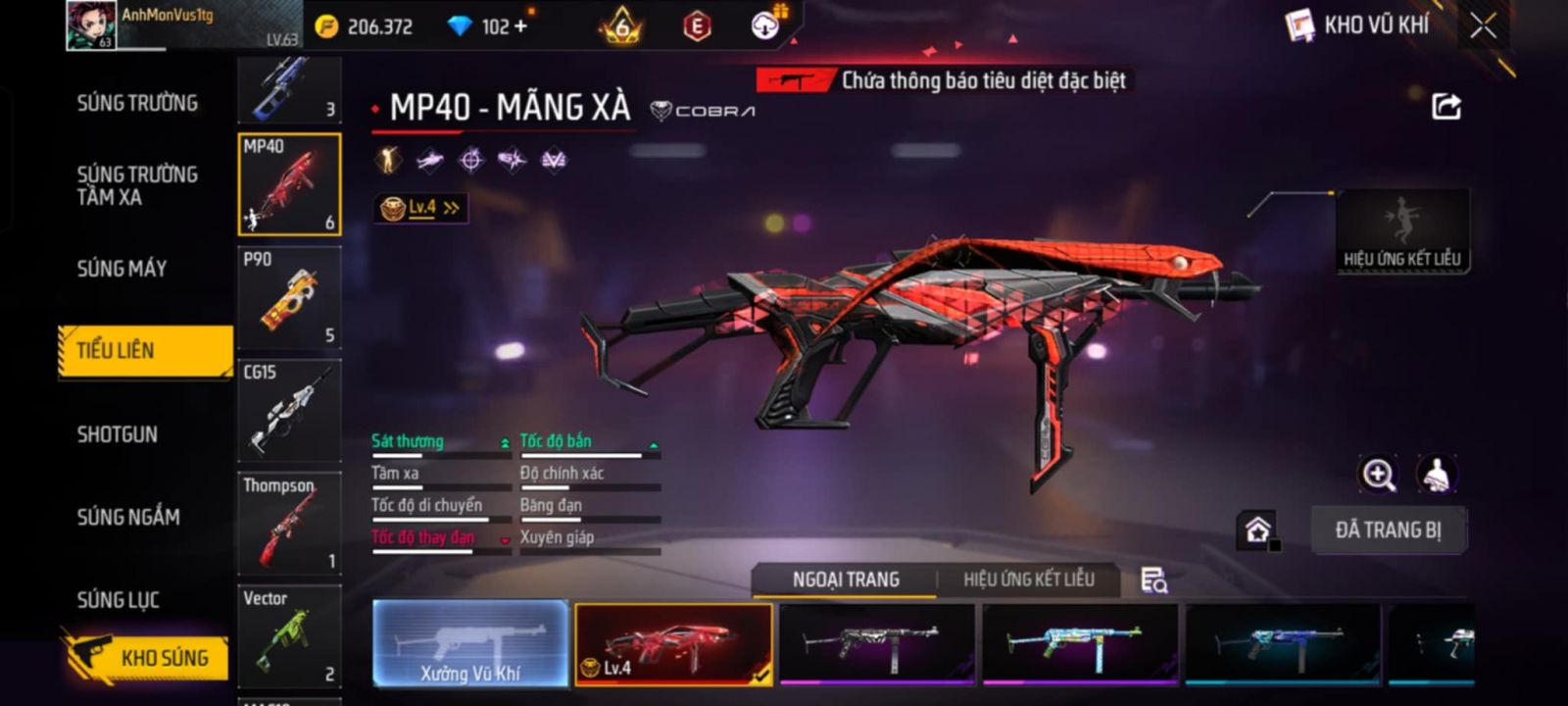This screenshot has height=706, width=1568.
Task: Select the Thompson weapon thumbnail
Action: 289,524
